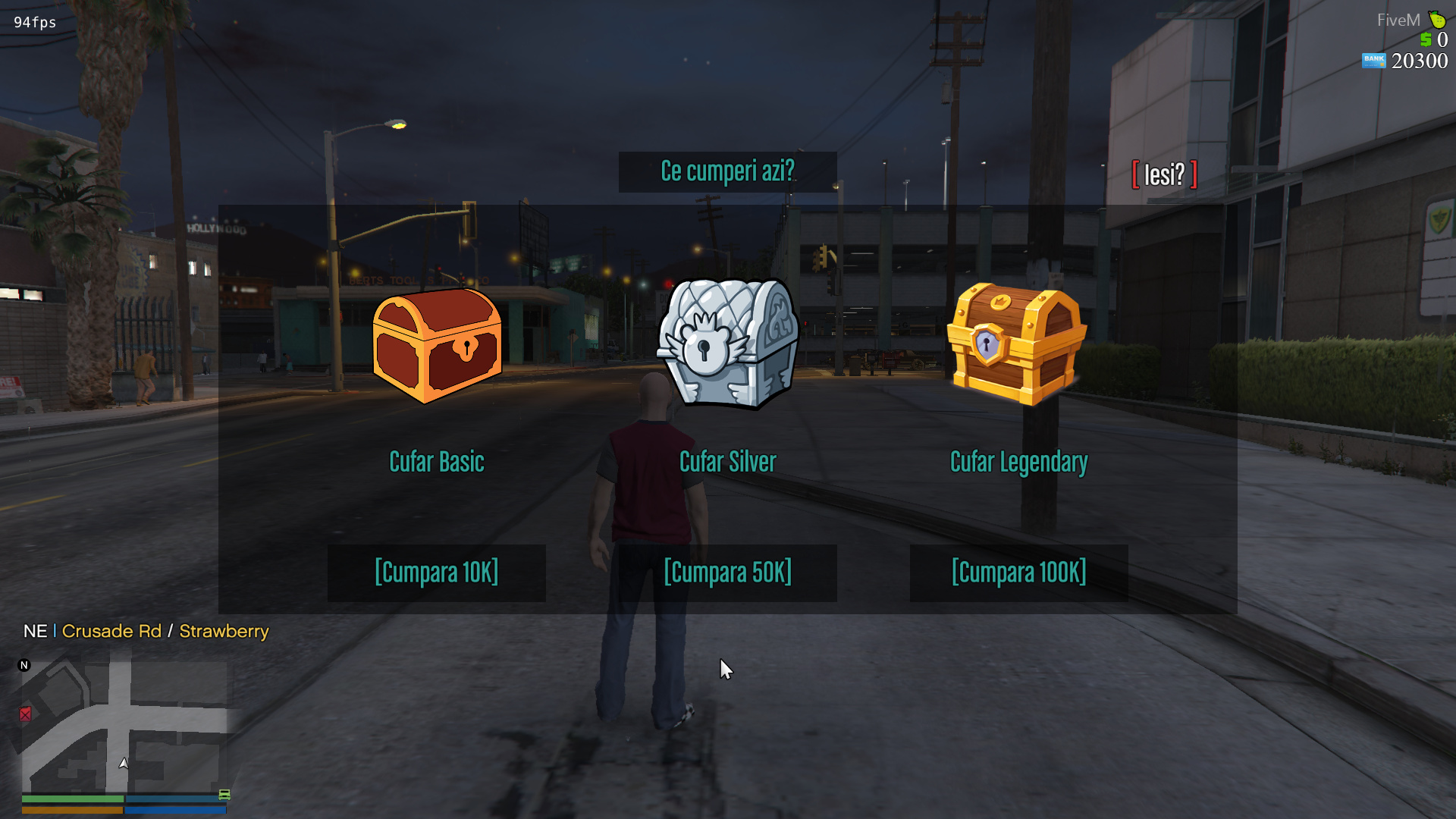This screenshot has width=1456, height=819.
Task: Click the red X marker on minimap
Action: click(x=27, y=714)
